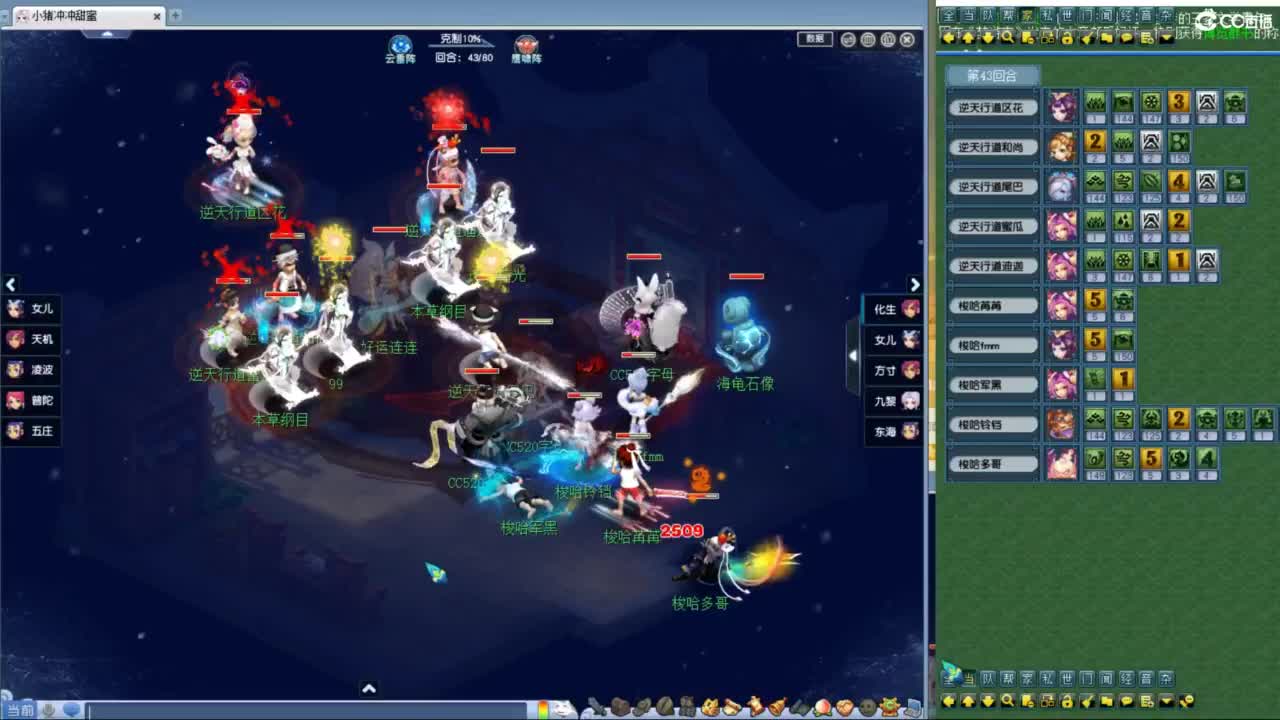Select the magnifier search icon in chat toolbar
This screenshot has height=720, width=1280.
(x=1008, y=35)
